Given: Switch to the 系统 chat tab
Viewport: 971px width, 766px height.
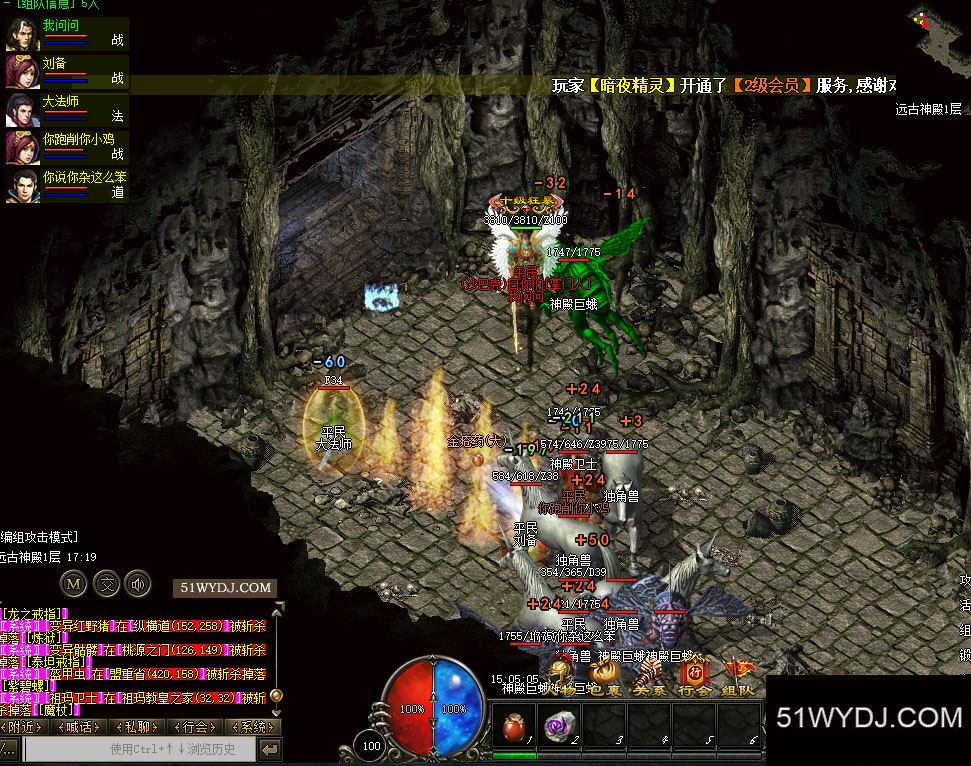Looking at the screenshot, I should (252, 727).
